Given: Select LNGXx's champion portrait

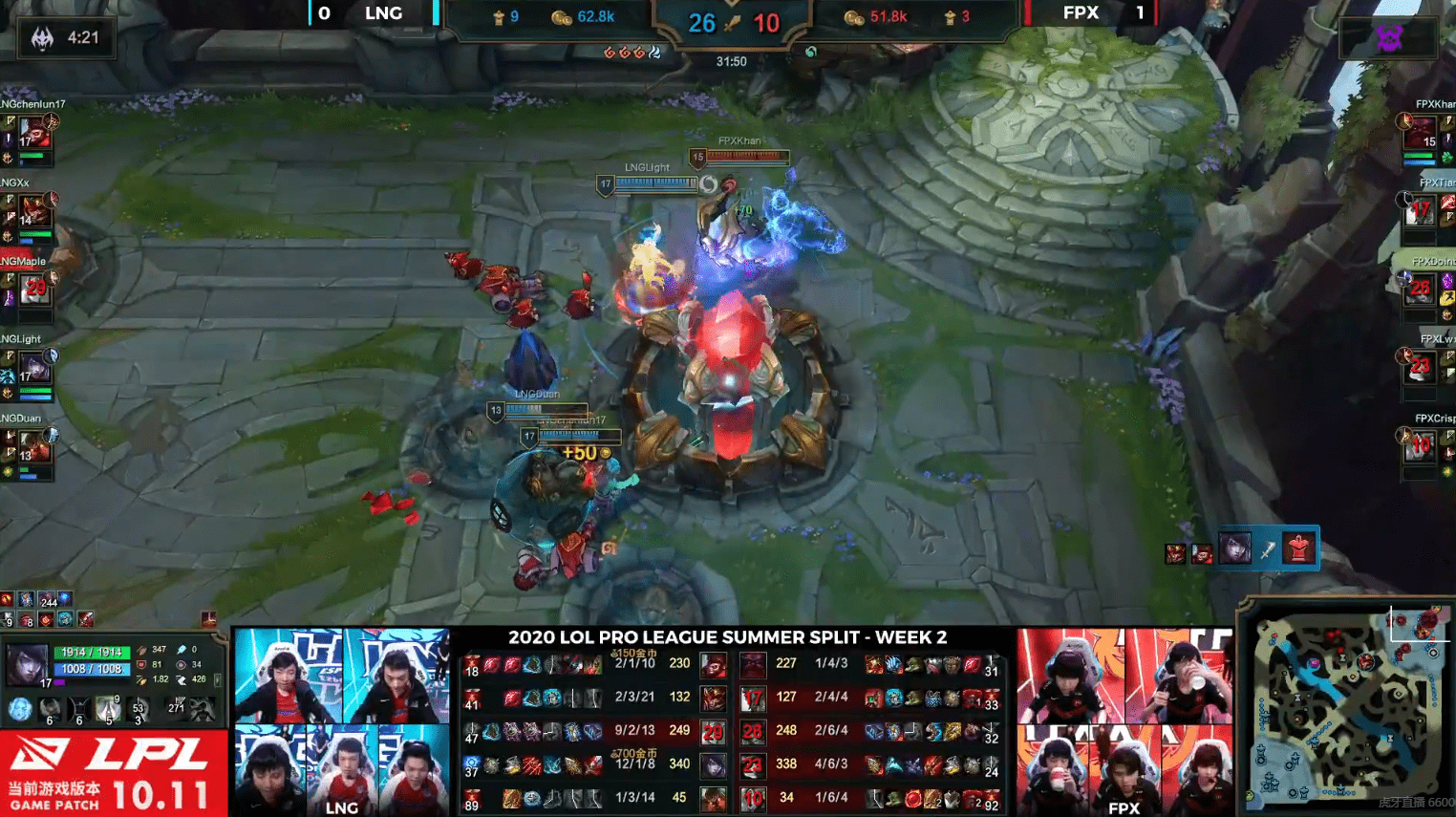Looking at the screenshot, I should pos(34,211).
